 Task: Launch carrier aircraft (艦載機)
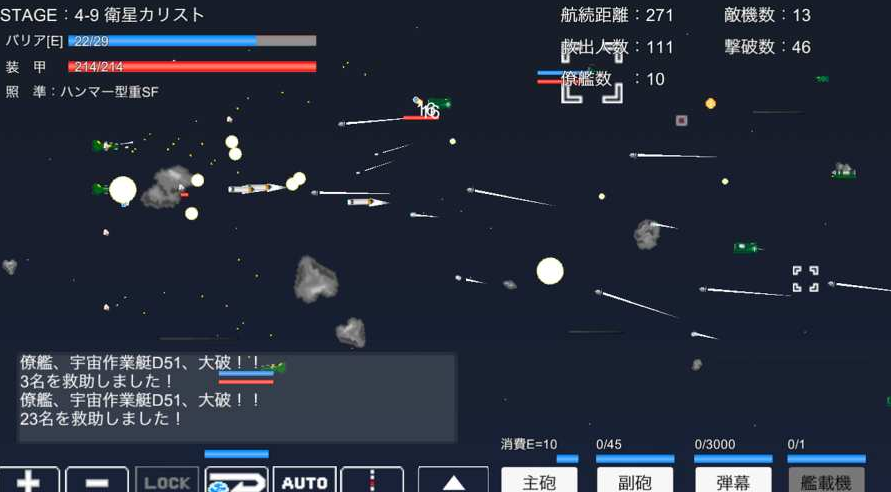(826, 480)
